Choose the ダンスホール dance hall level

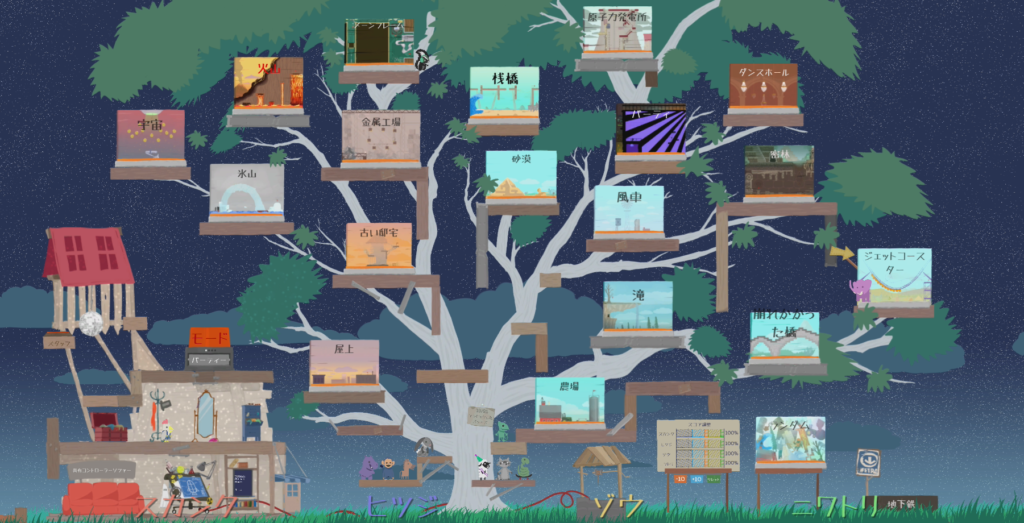pos(763,88)
